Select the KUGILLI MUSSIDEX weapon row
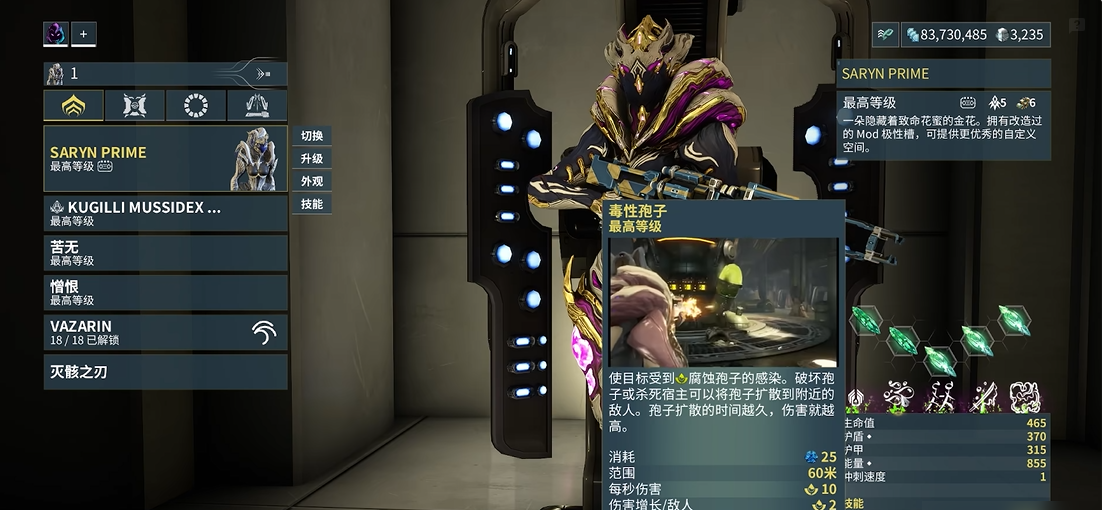 tap(165, 213)
